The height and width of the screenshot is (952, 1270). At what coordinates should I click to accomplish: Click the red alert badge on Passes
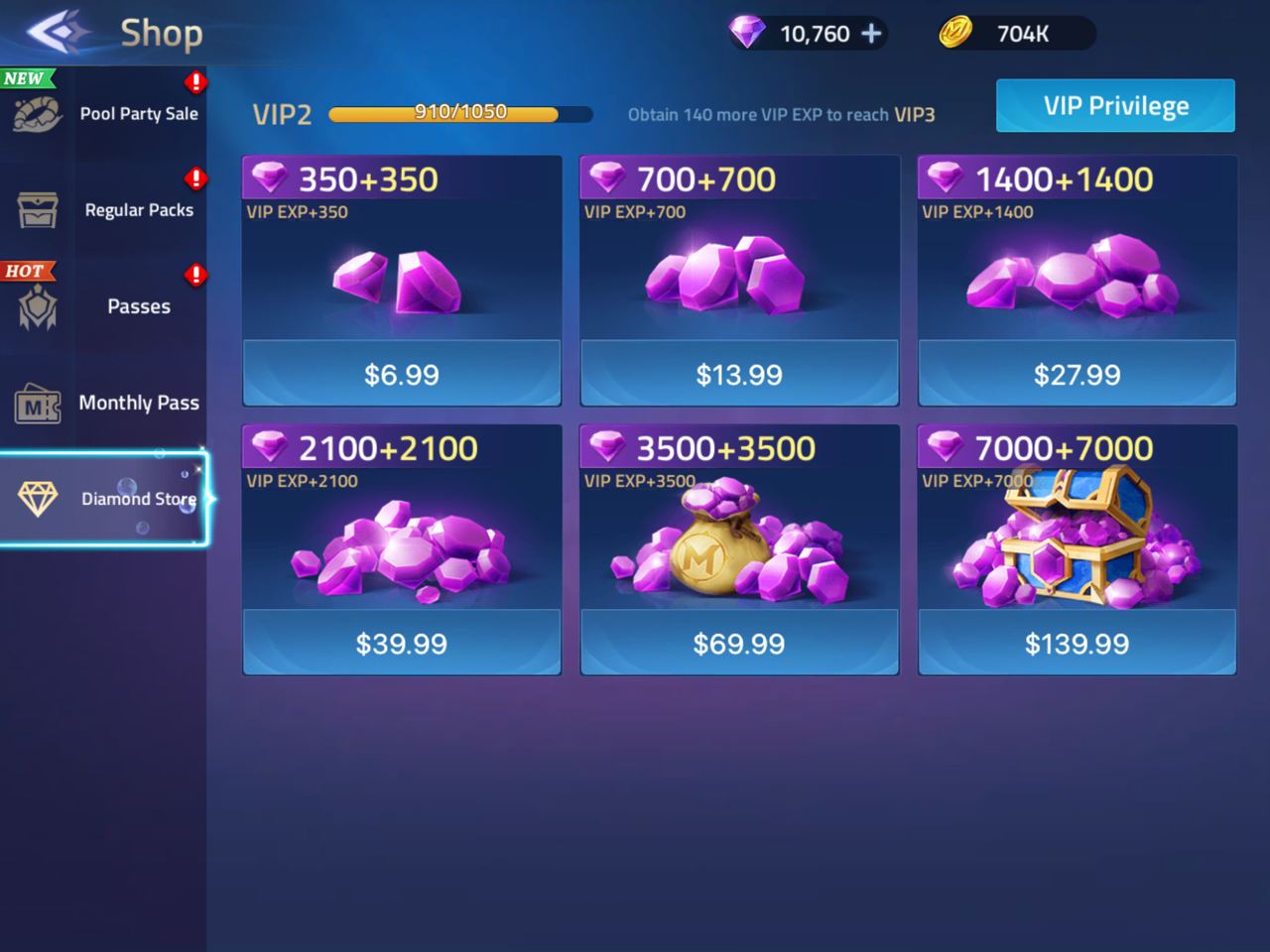(x=195, y=276)
